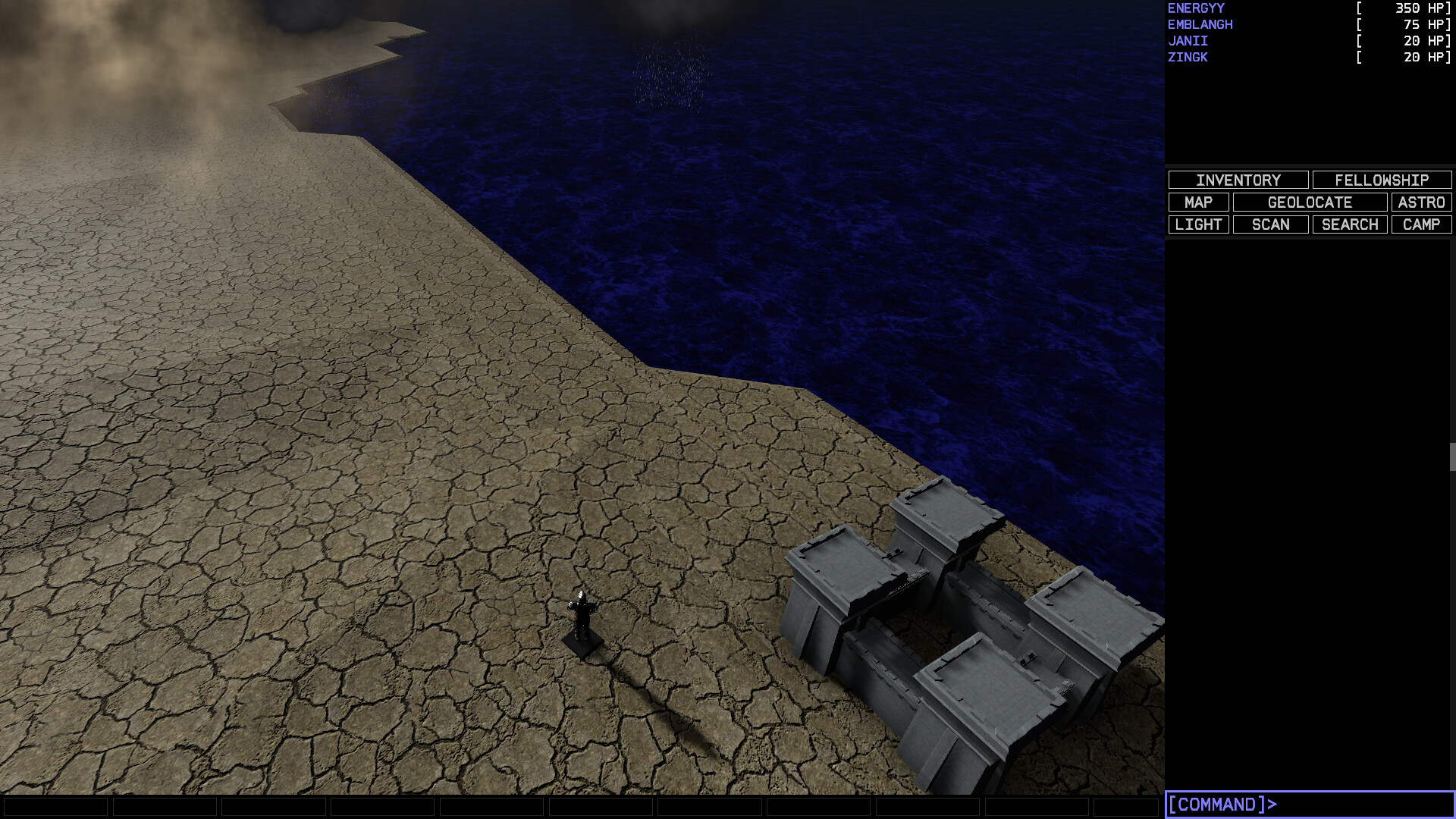Viewport: 1456px width, 819px height.
Task: Activate the SCAN function
Action: pos(1269,224)
